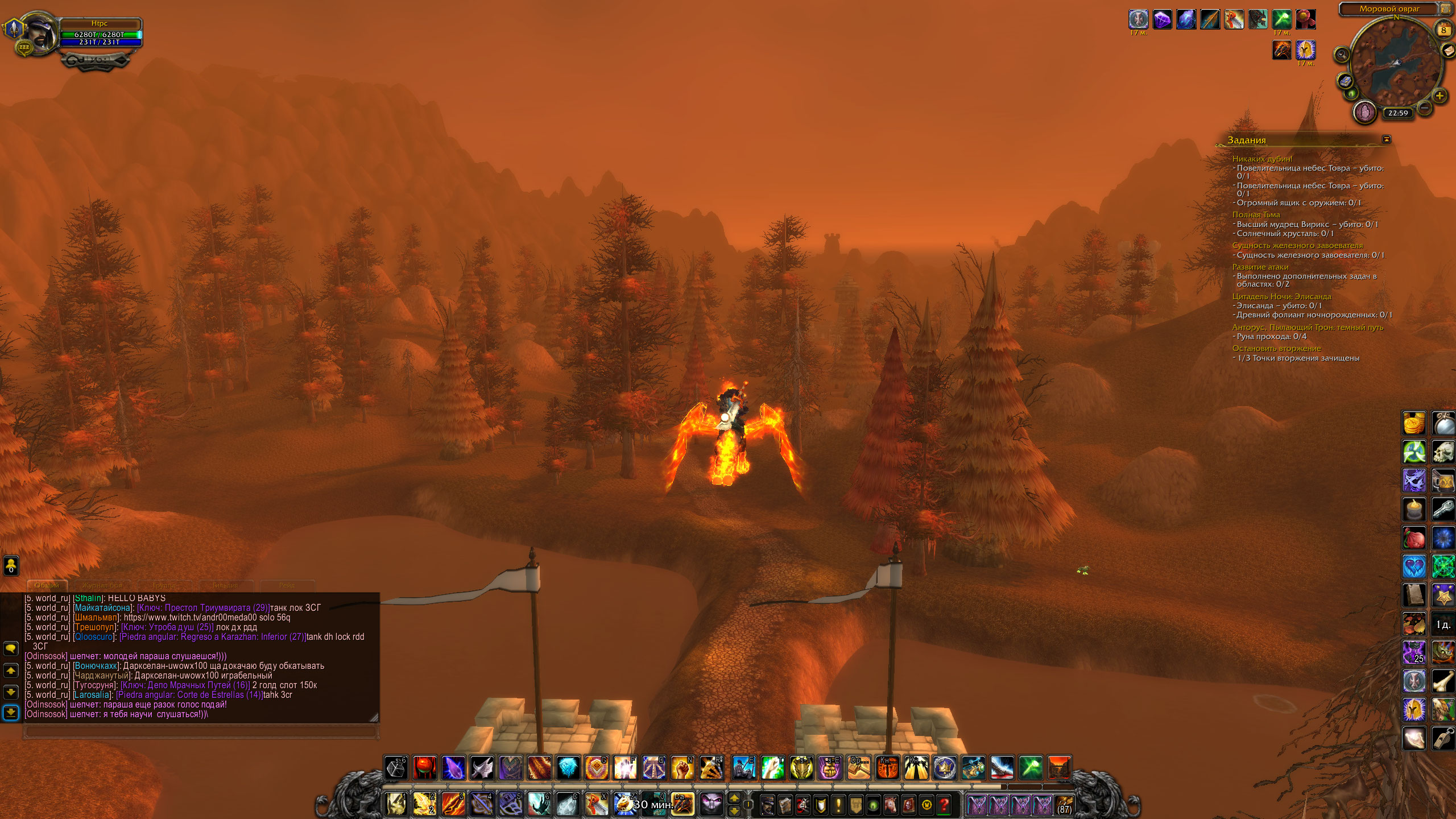Screen dimensions: 1456x819
Task: Zoom out the minimap with the minus button
Action: pos(1424,107)
